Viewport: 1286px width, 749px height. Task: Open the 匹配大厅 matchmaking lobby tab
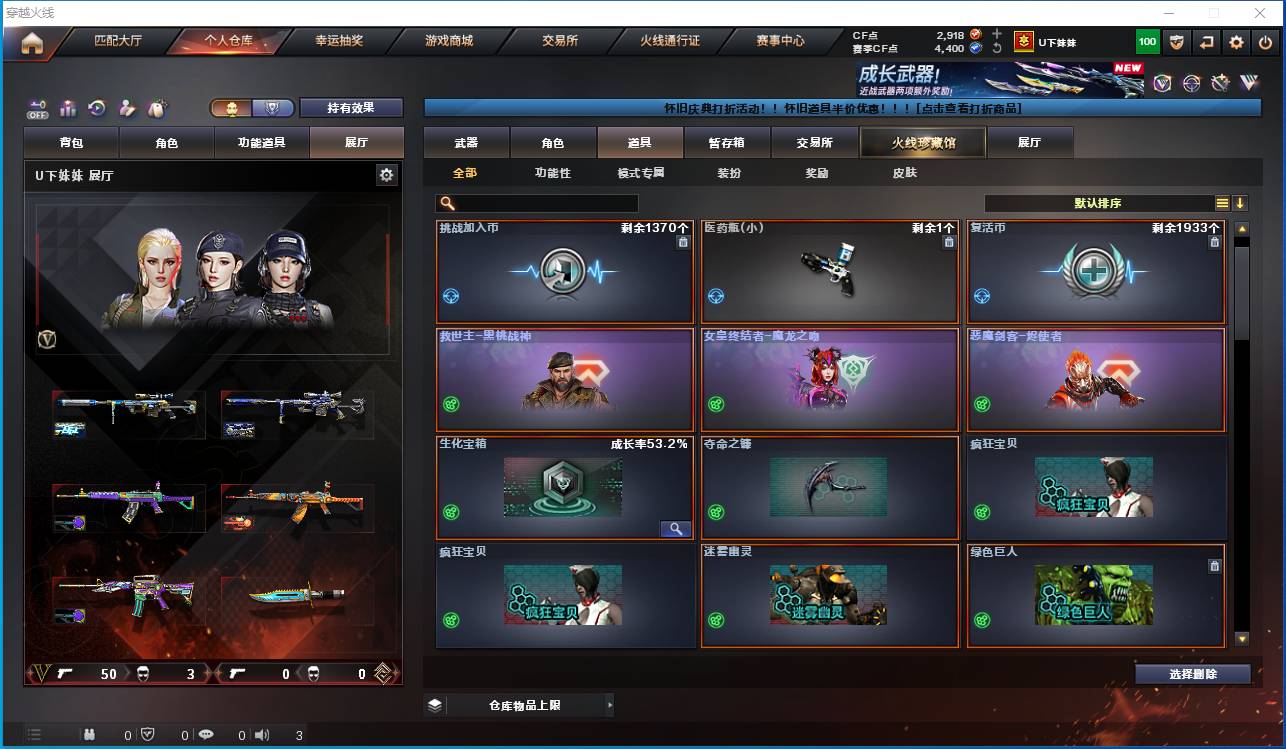[118, 42]
